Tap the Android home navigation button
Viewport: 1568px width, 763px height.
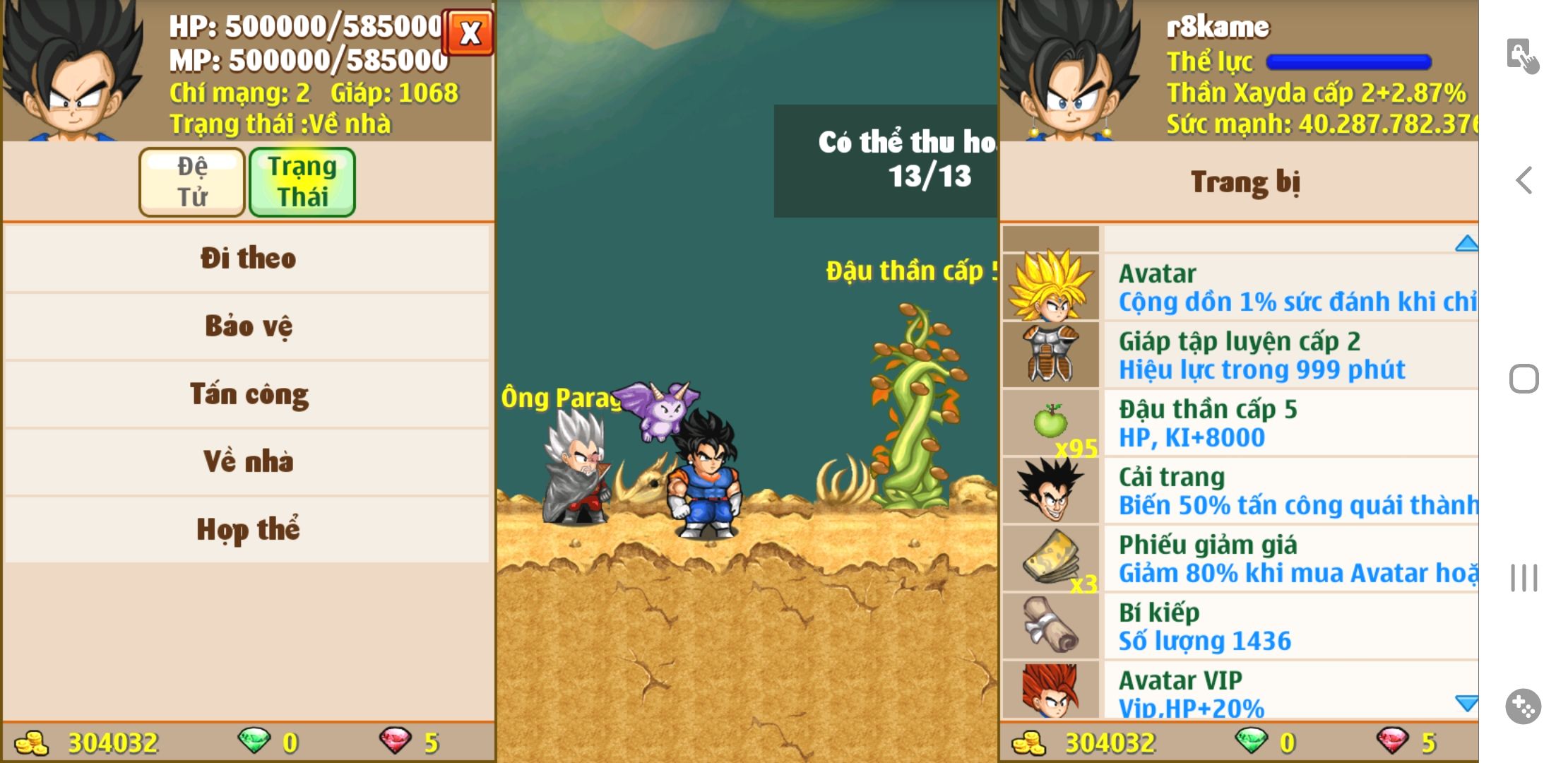click(1524, 379)
